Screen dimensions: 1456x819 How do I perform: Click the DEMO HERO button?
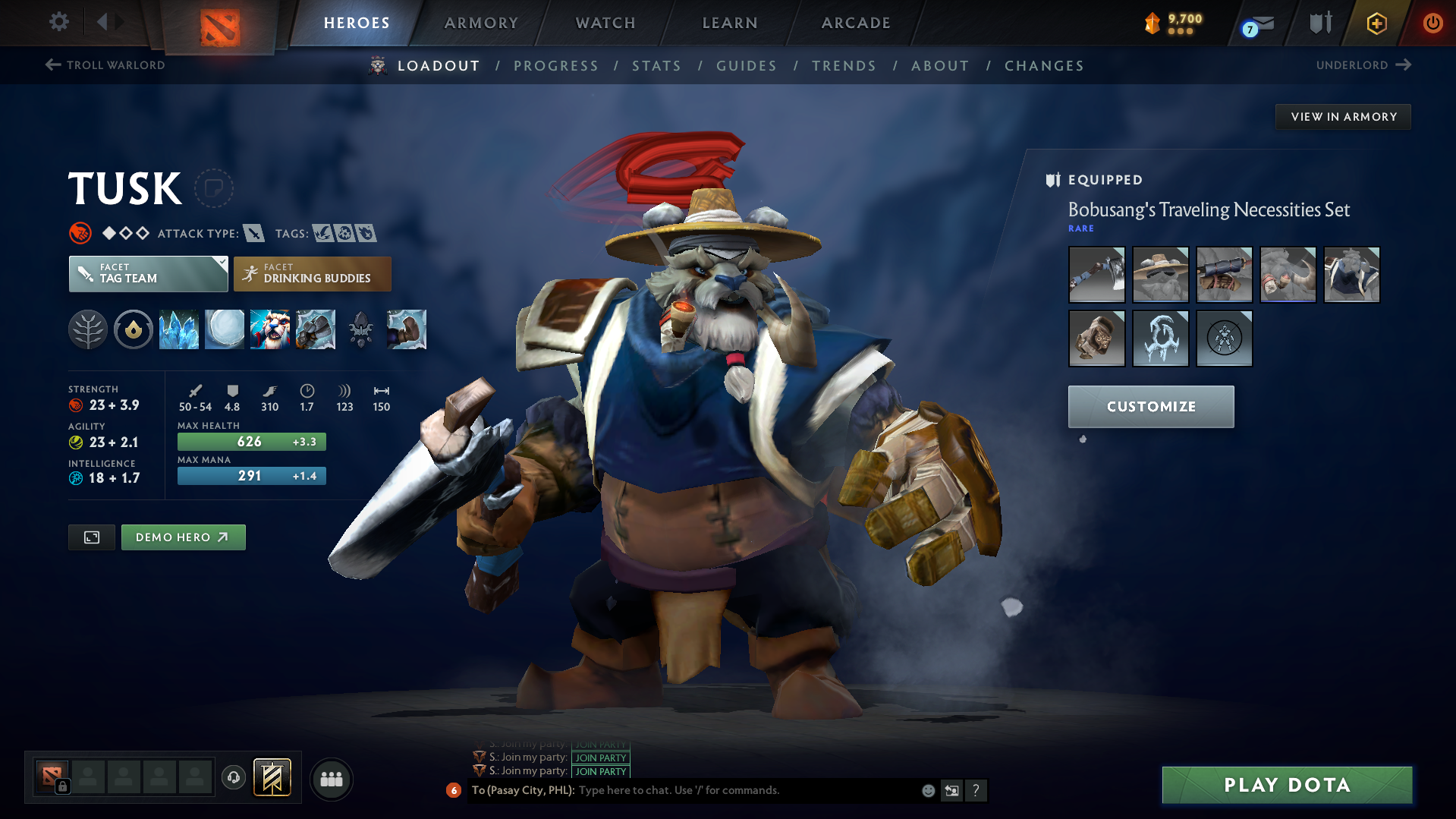click(x=183, y=537)
